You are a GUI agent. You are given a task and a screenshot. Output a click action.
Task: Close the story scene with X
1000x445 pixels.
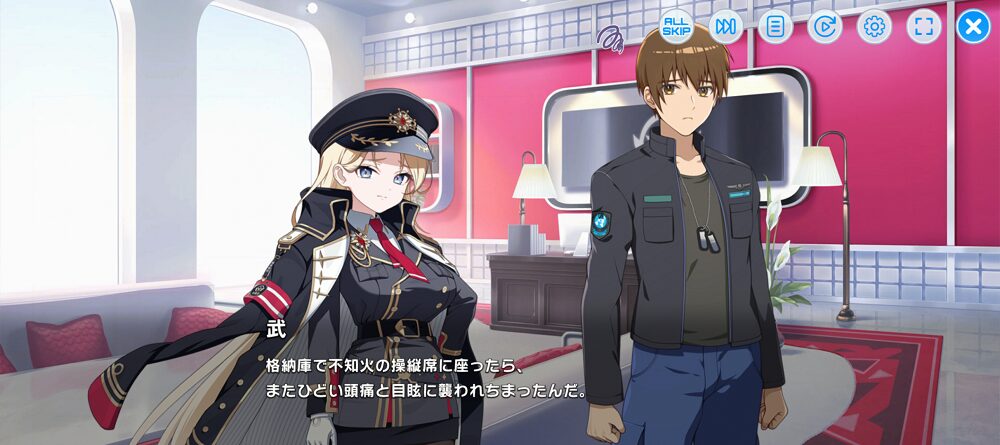point(973,26)
